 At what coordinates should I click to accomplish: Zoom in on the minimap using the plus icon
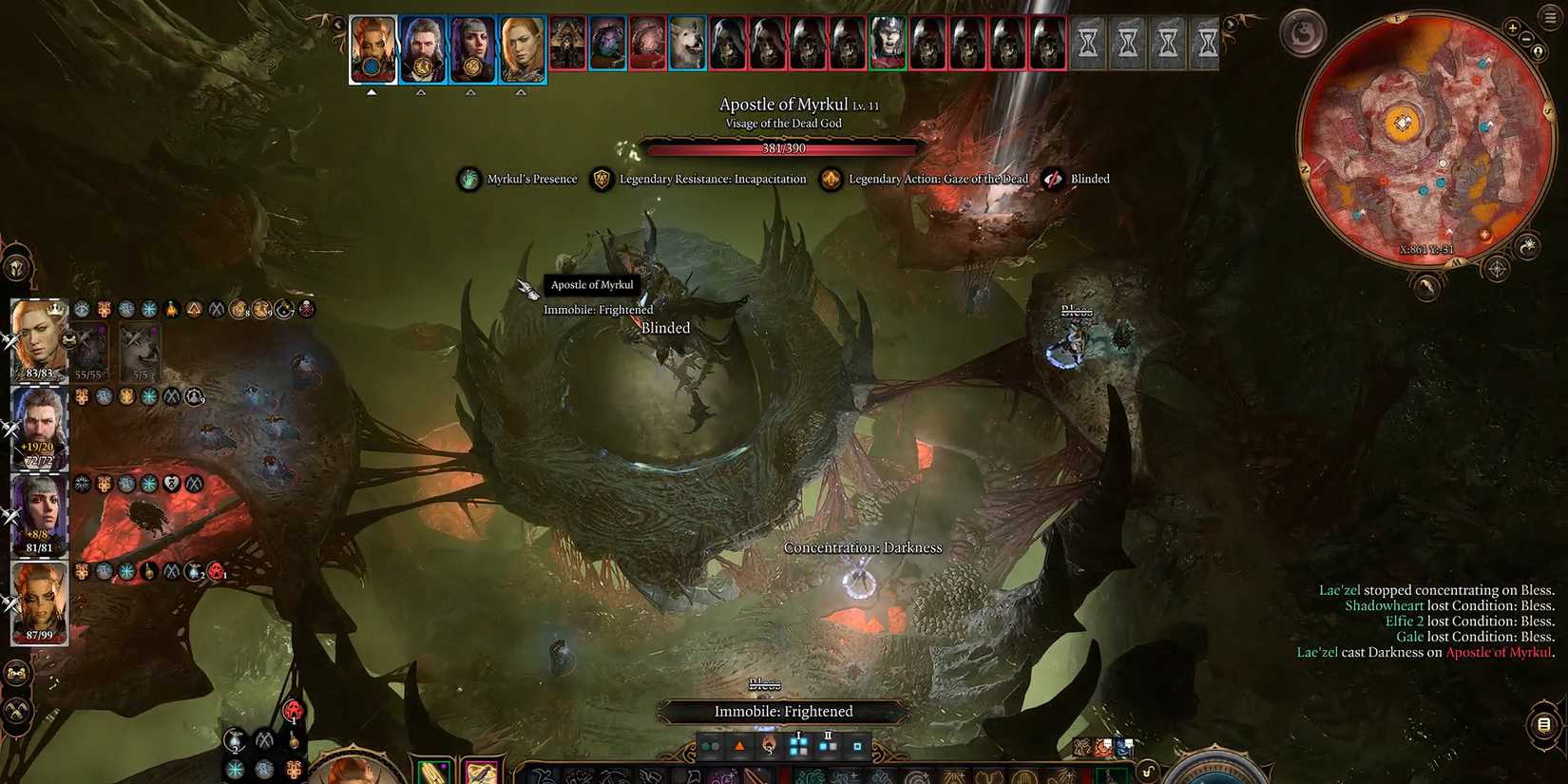(x=1514, y=28)
